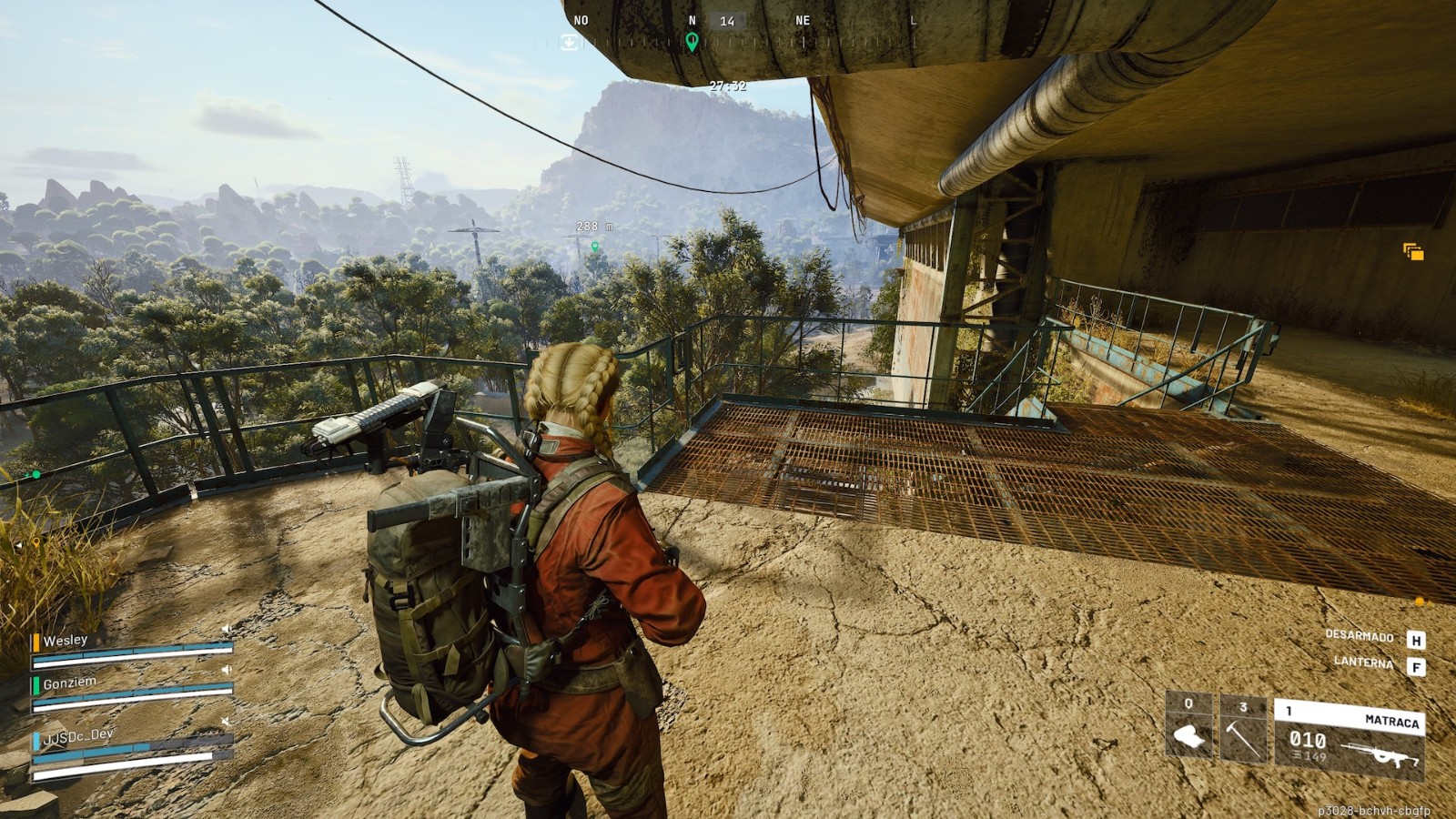Click the green waypoint pin on the compass
Image resolution: width=1456 pixels, height=819 pixels.
click(692, 41)
